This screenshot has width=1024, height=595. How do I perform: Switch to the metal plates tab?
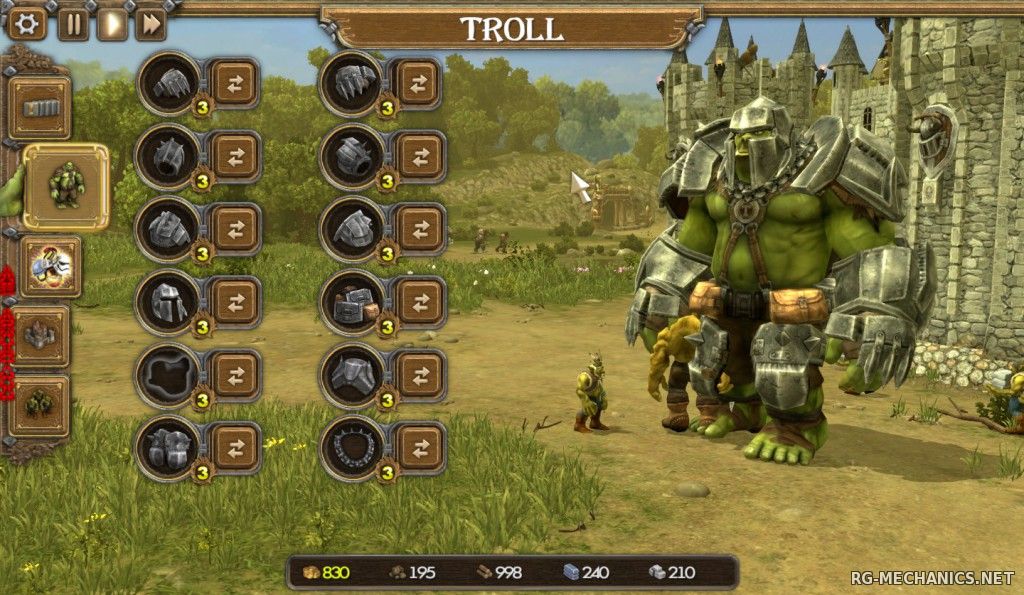coord(40,108)
